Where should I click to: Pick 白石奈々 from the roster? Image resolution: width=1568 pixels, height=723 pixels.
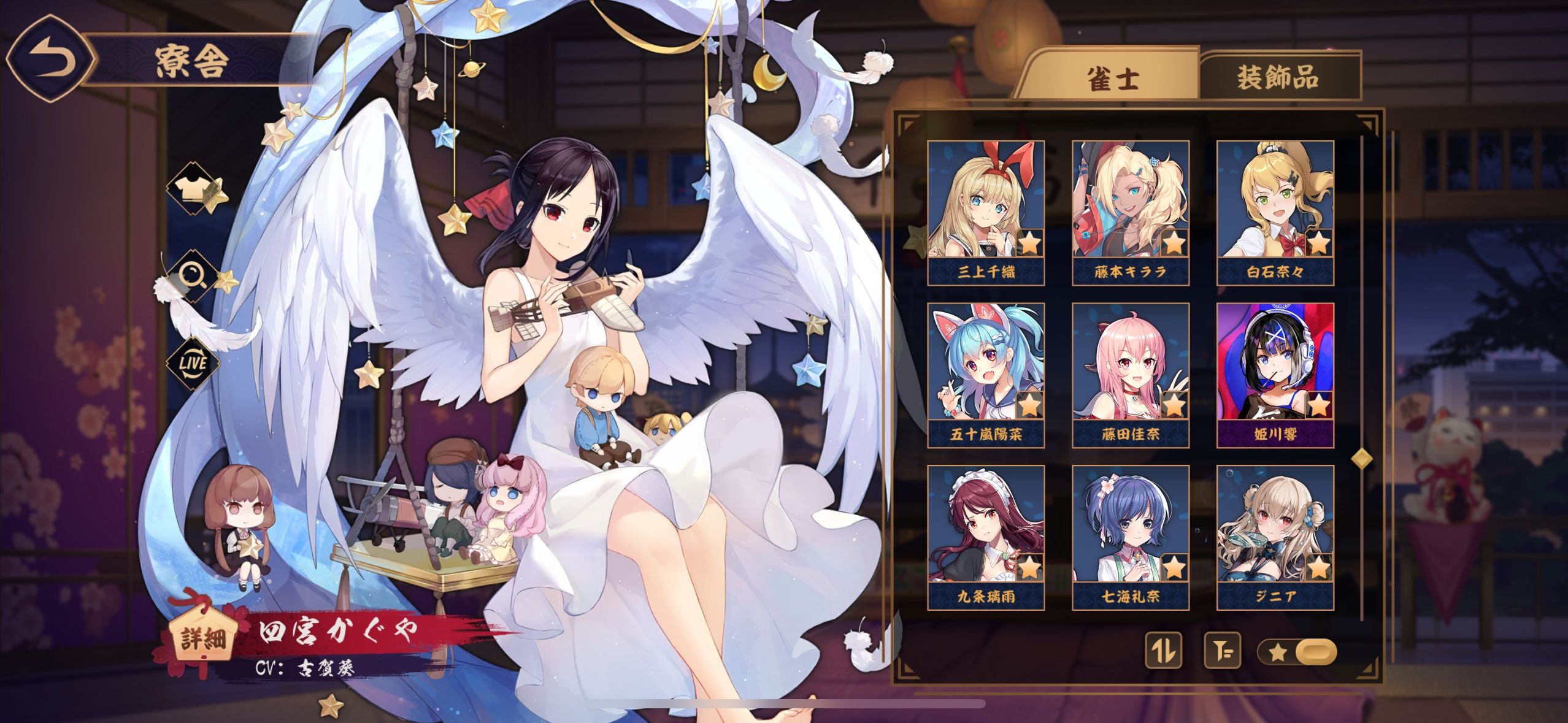pyautogui.click(x=1275, y=212)
